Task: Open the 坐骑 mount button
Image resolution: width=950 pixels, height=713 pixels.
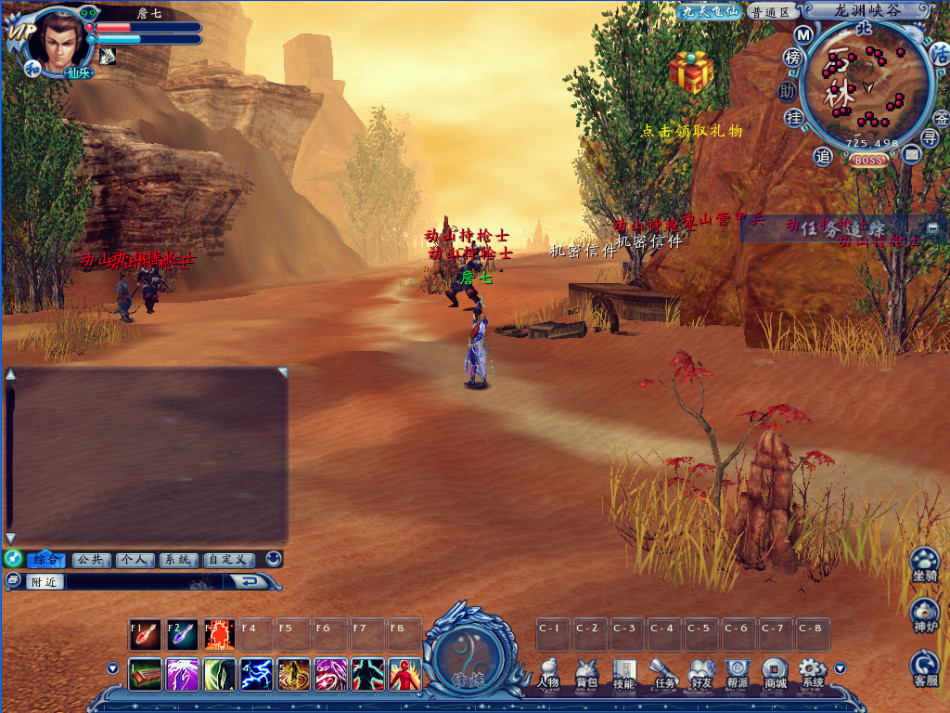Action: tap(925, 567)
